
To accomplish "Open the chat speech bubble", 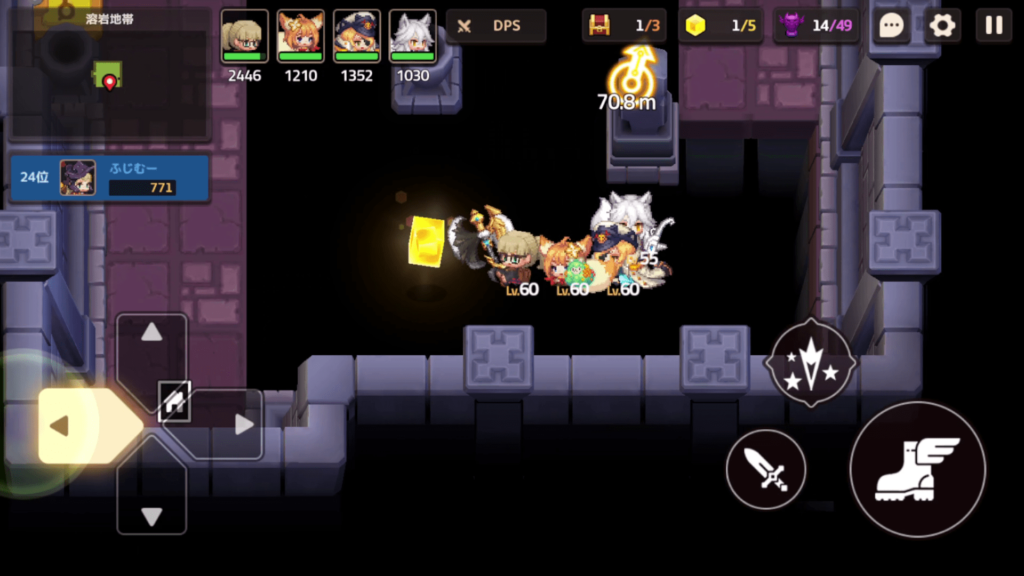I will (891, 25).
